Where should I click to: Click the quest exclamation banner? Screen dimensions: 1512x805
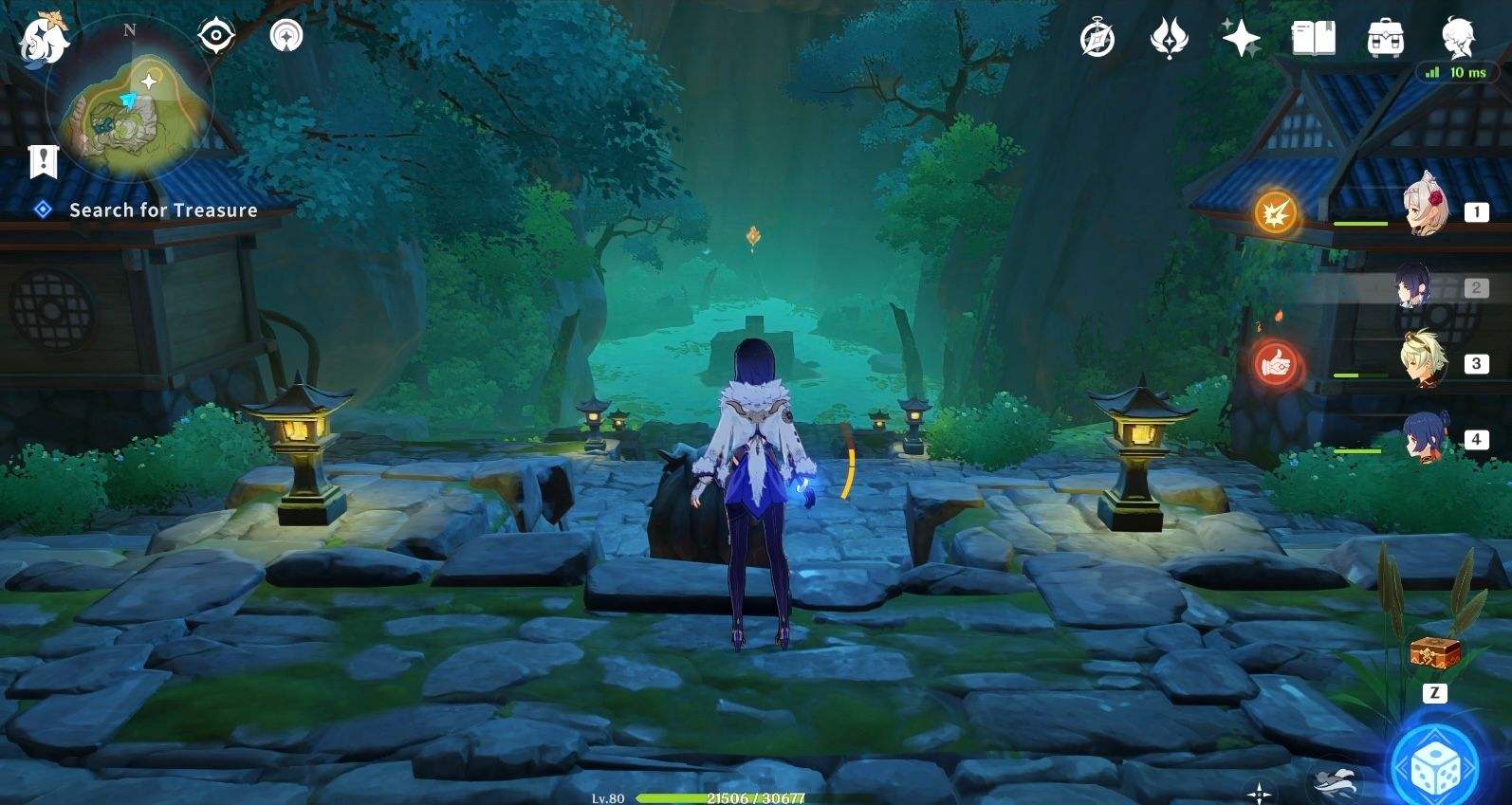43,162
